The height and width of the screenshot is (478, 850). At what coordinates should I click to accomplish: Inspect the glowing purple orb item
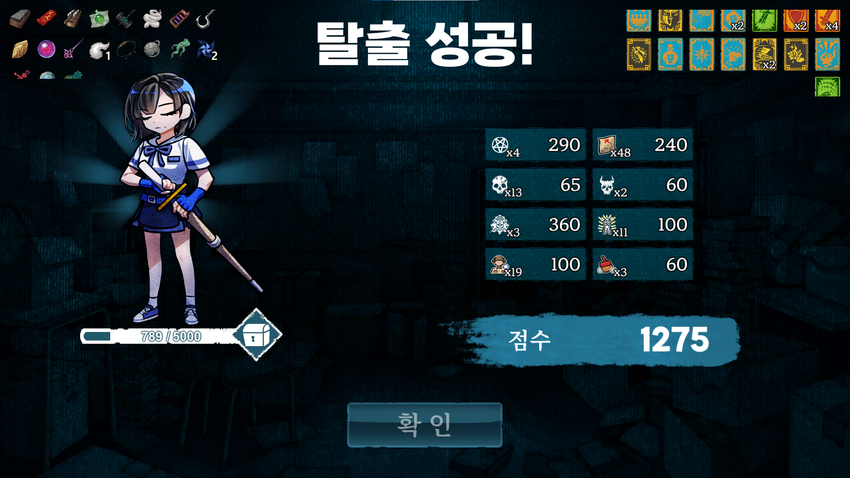[46, 48]
